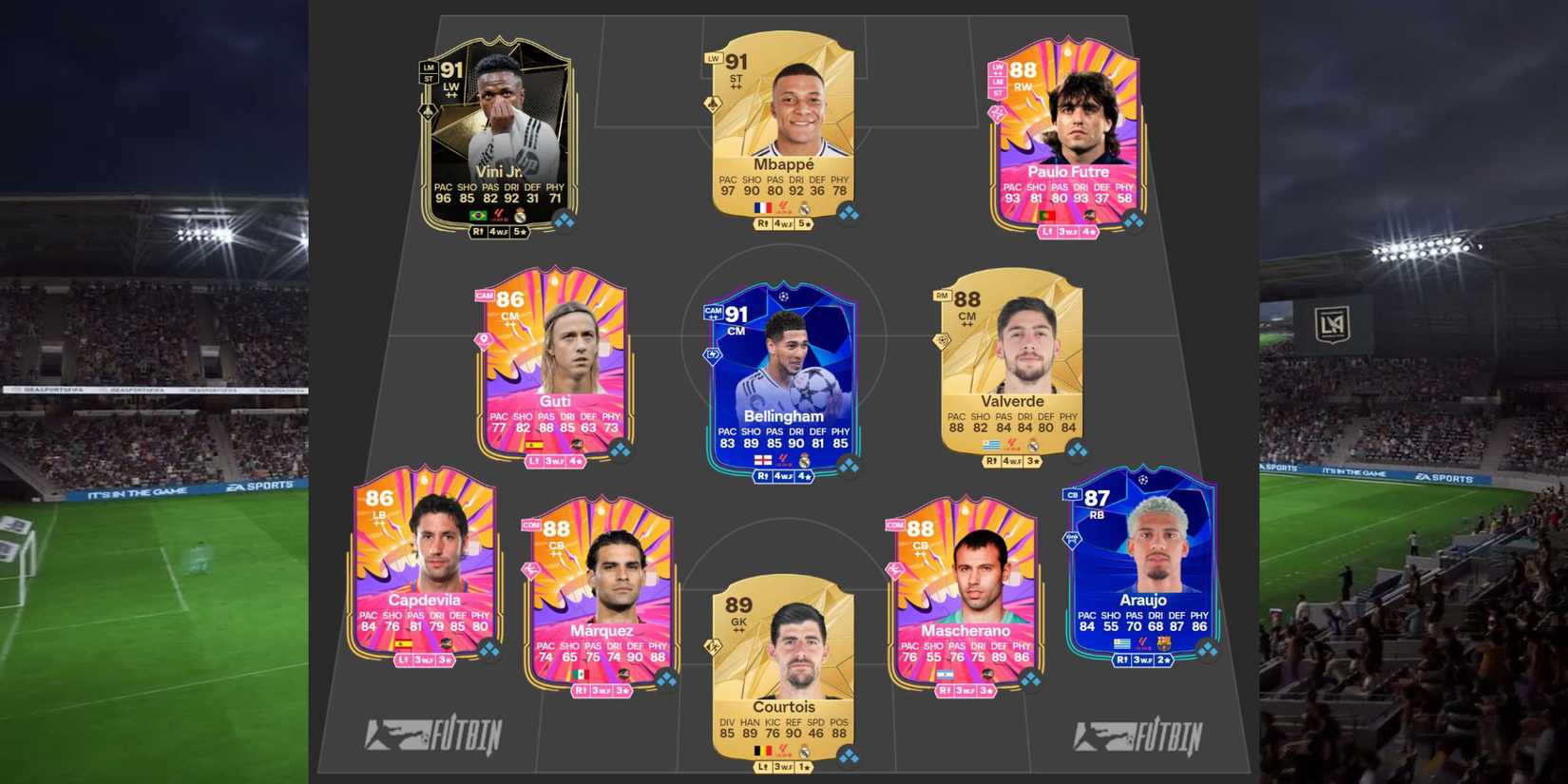
Task: Click the LaLiga league icon on Valverde's card
Action: pos(1013,445)
